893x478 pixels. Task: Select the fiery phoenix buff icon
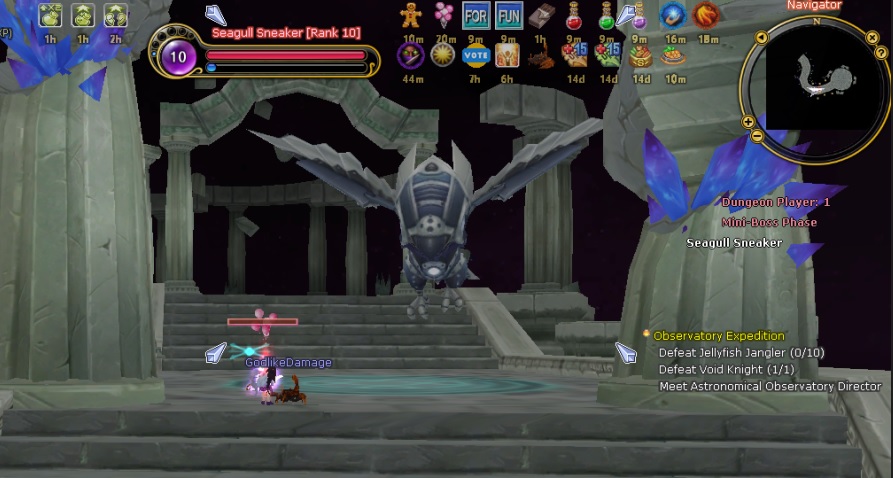tap(706, 15)
